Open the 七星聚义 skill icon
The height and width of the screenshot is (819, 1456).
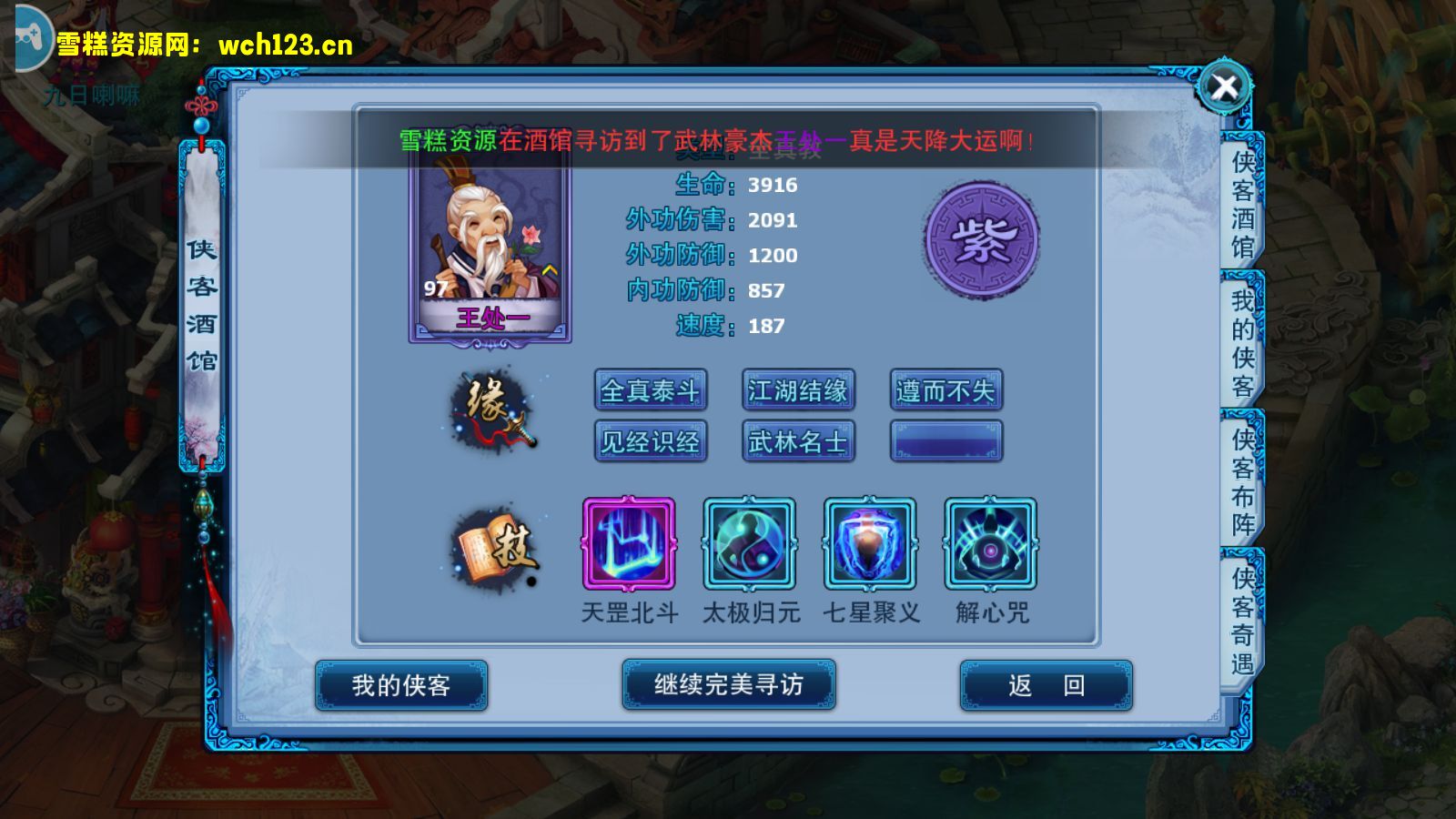click(x=869, y=546)
